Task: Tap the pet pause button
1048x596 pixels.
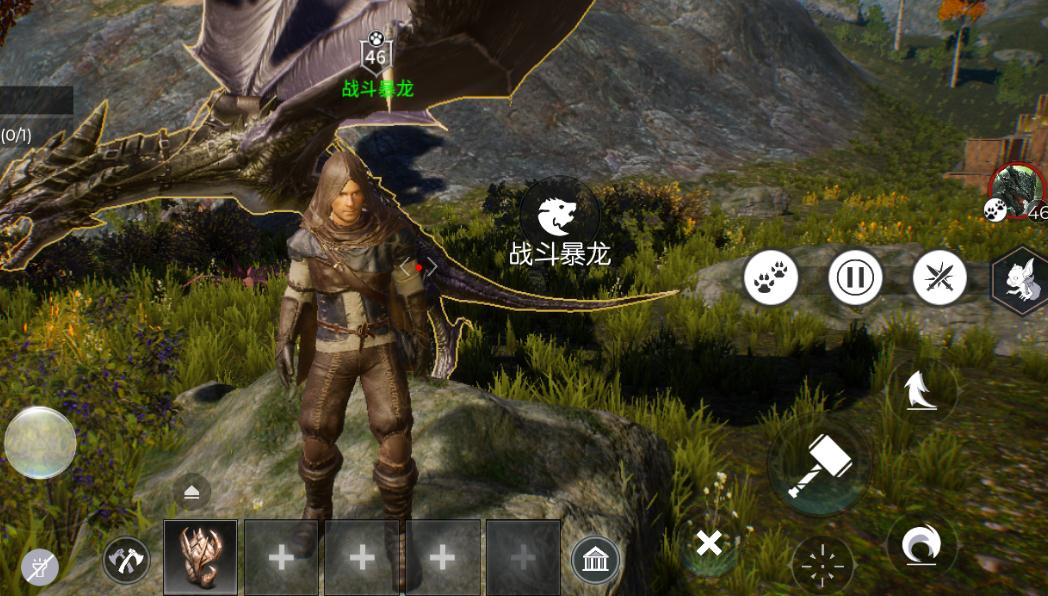Action: [x=855, y=277]
